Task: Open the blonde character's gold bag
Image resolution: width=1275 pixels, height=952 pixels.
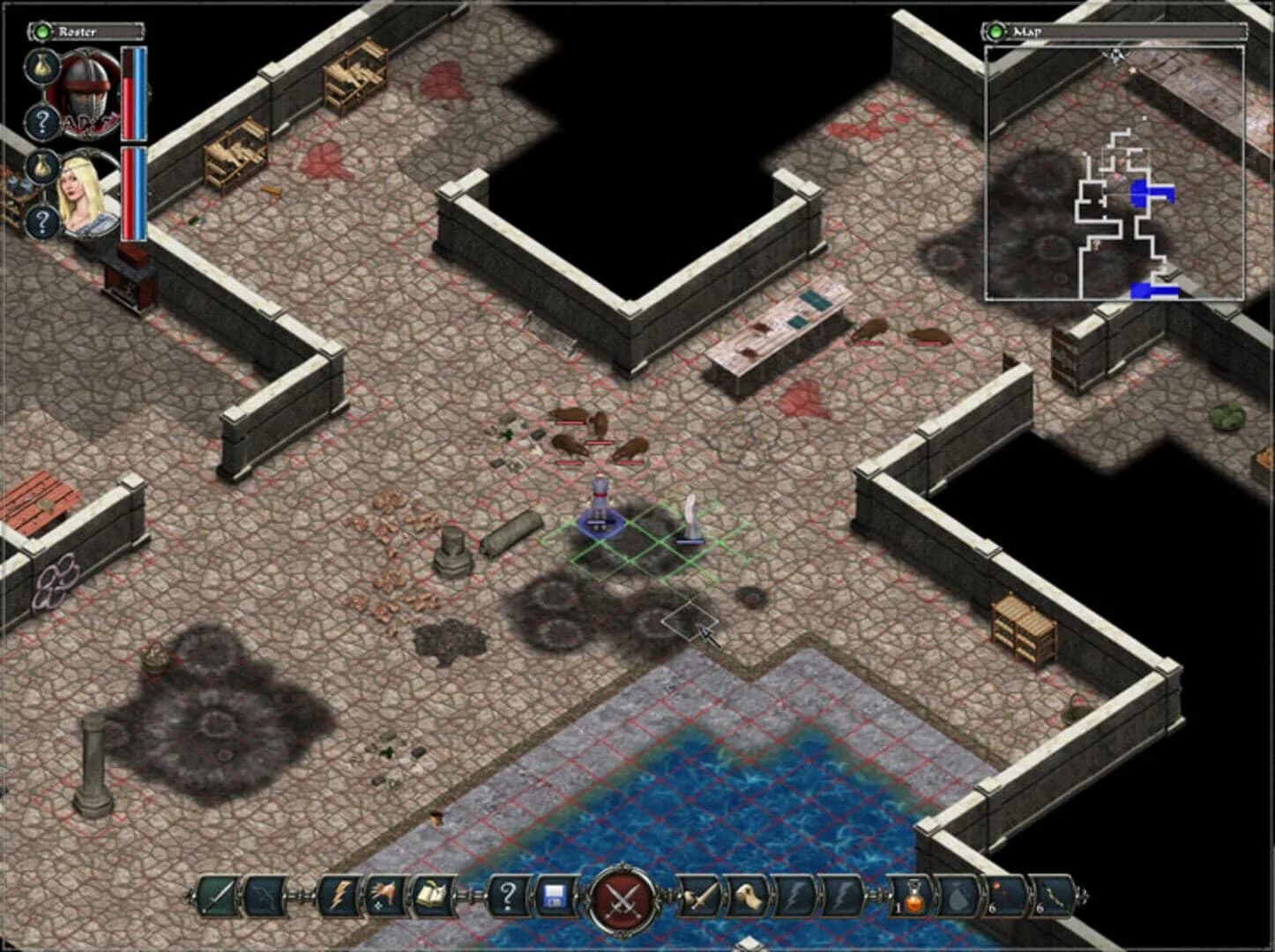Action: (x=43, y=167)
